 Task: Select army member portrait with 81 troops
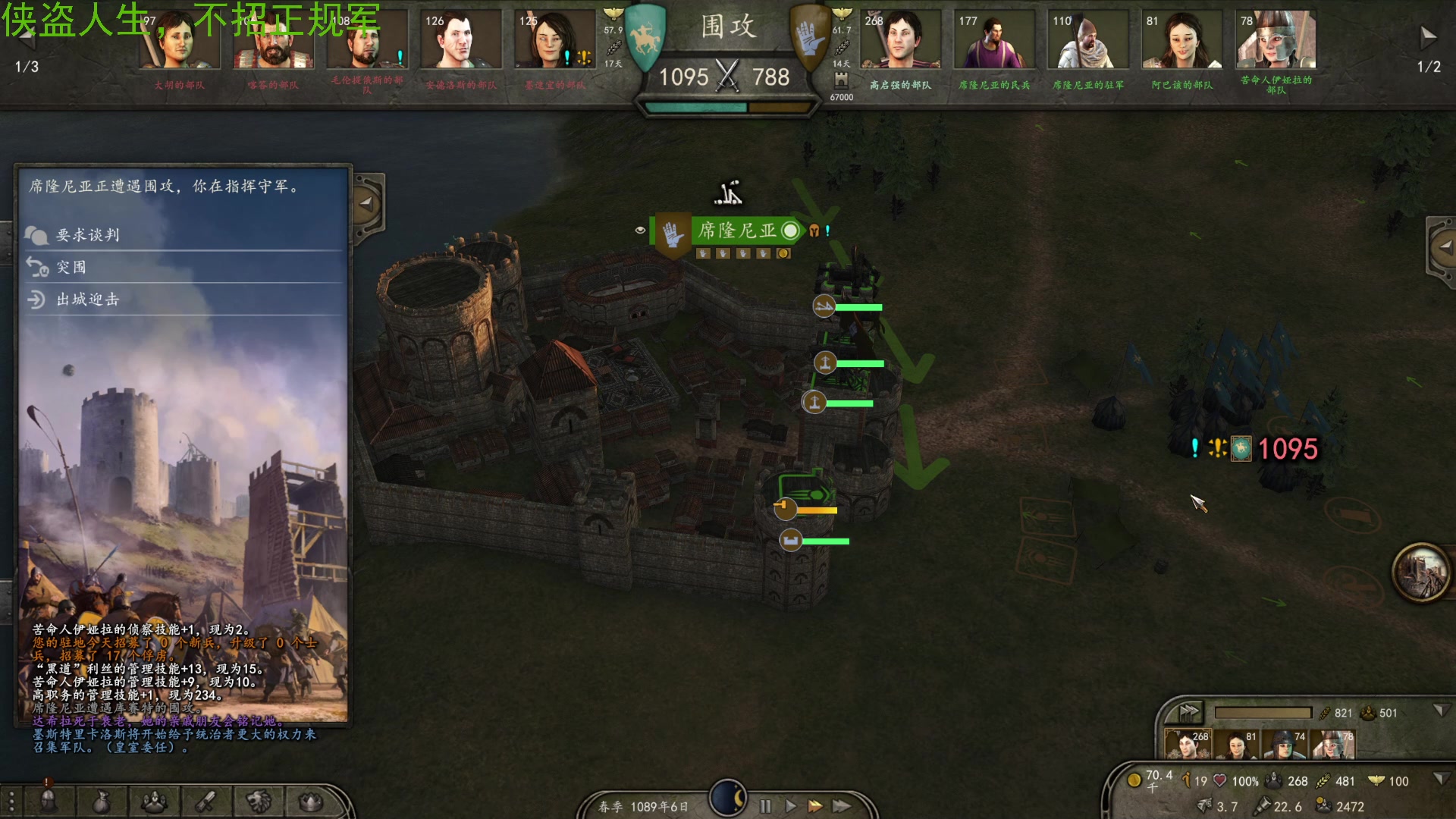1238,745
